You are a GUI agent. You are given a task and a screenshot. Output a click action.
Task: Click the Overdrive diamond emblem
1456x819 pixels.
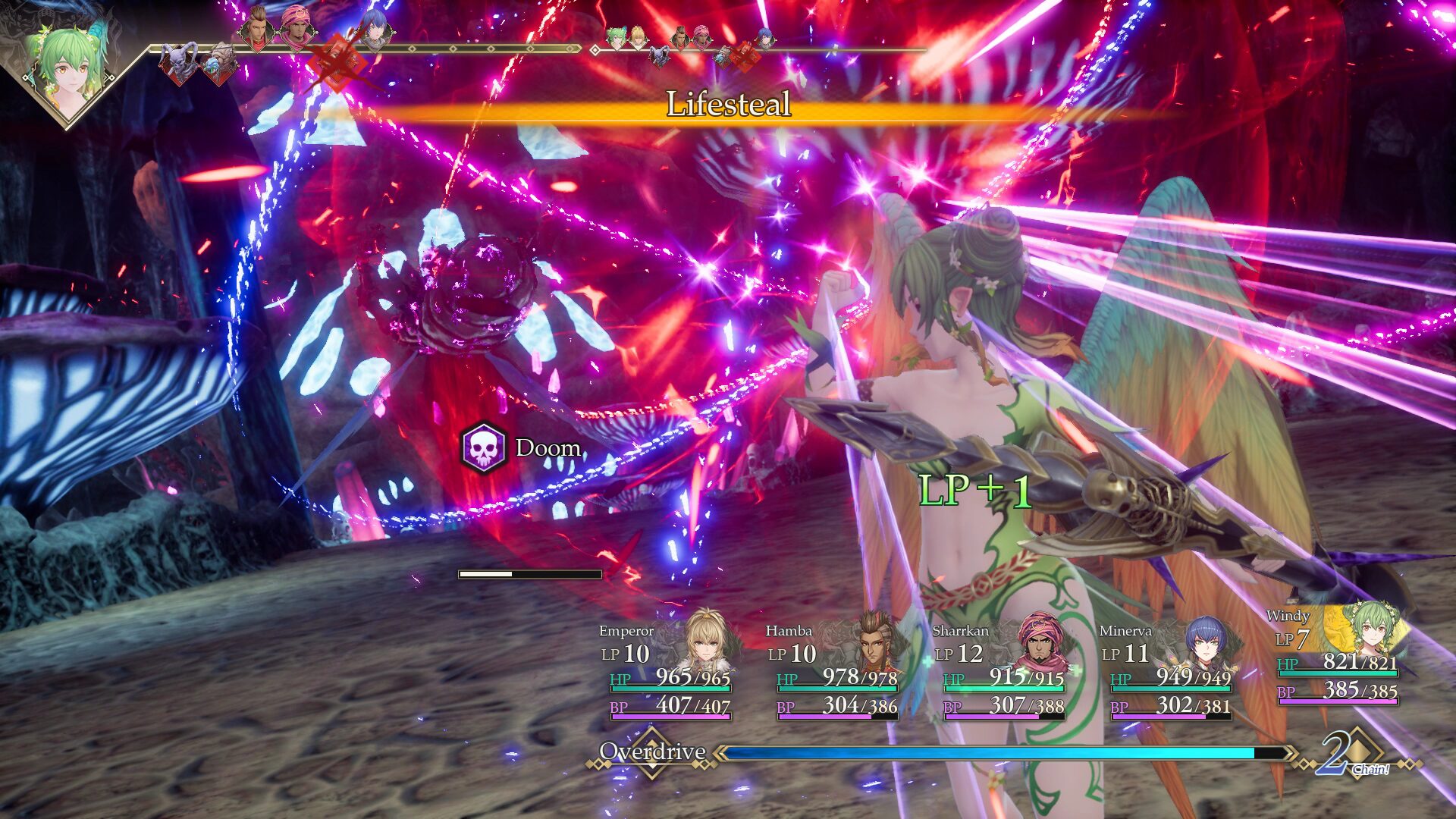pos(651,752)
